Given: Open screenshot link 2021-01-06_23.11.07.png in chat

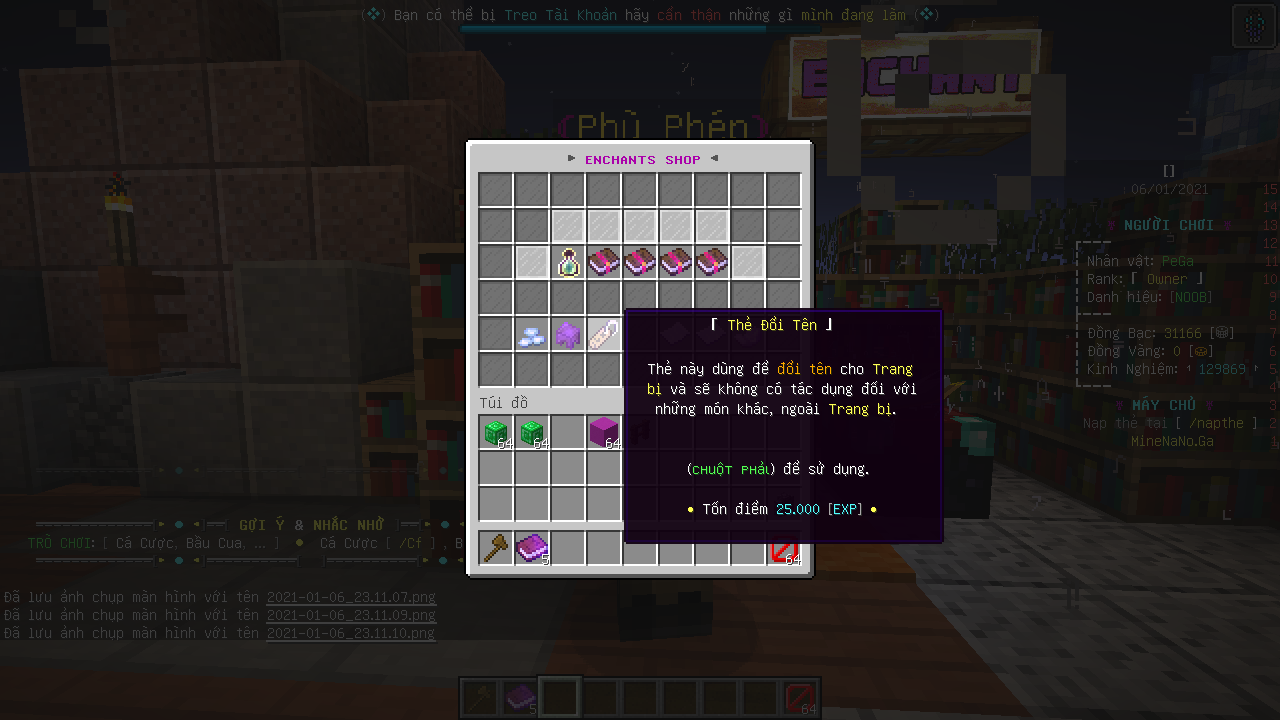Looking at the screenshot, I should pyautogui.click(x=351, y=598).
